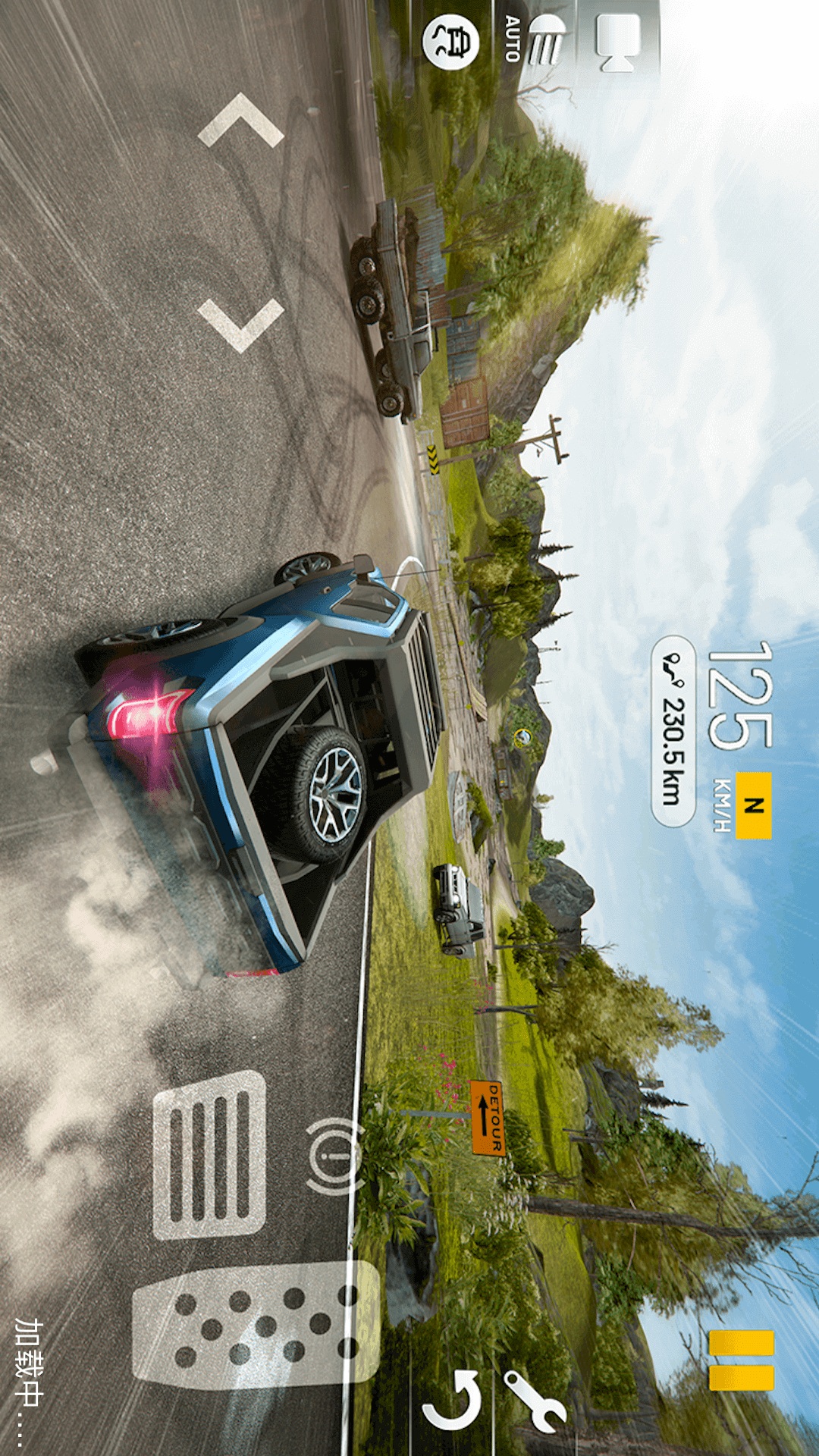Tap the upward-pointing steering chevron

tap(240, 121)
